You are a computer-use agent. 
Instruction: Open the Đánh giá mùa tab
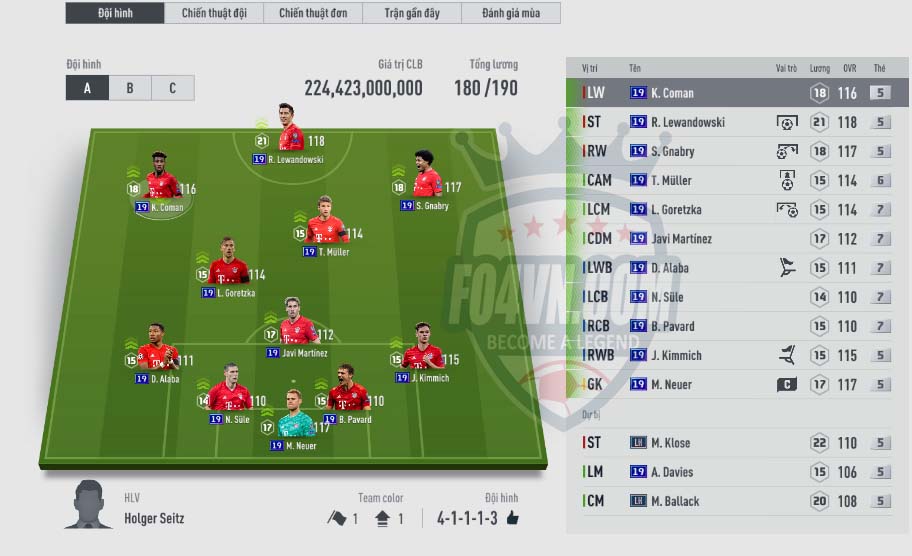(510, 14)
